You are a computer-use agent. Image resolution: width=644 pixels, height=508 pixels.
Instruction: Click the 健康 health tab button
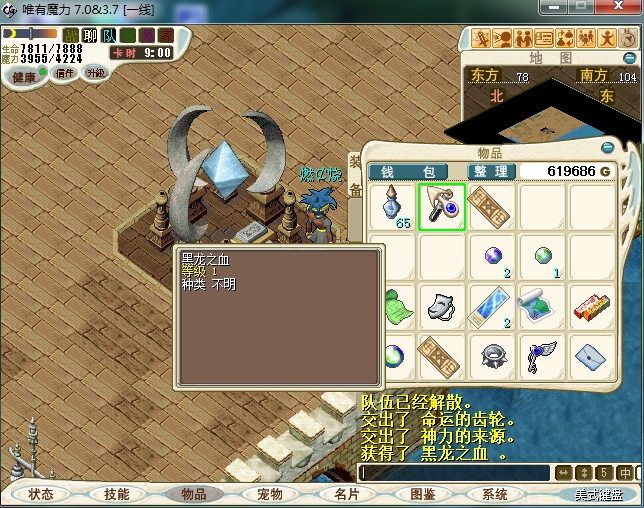coord(24,77)
